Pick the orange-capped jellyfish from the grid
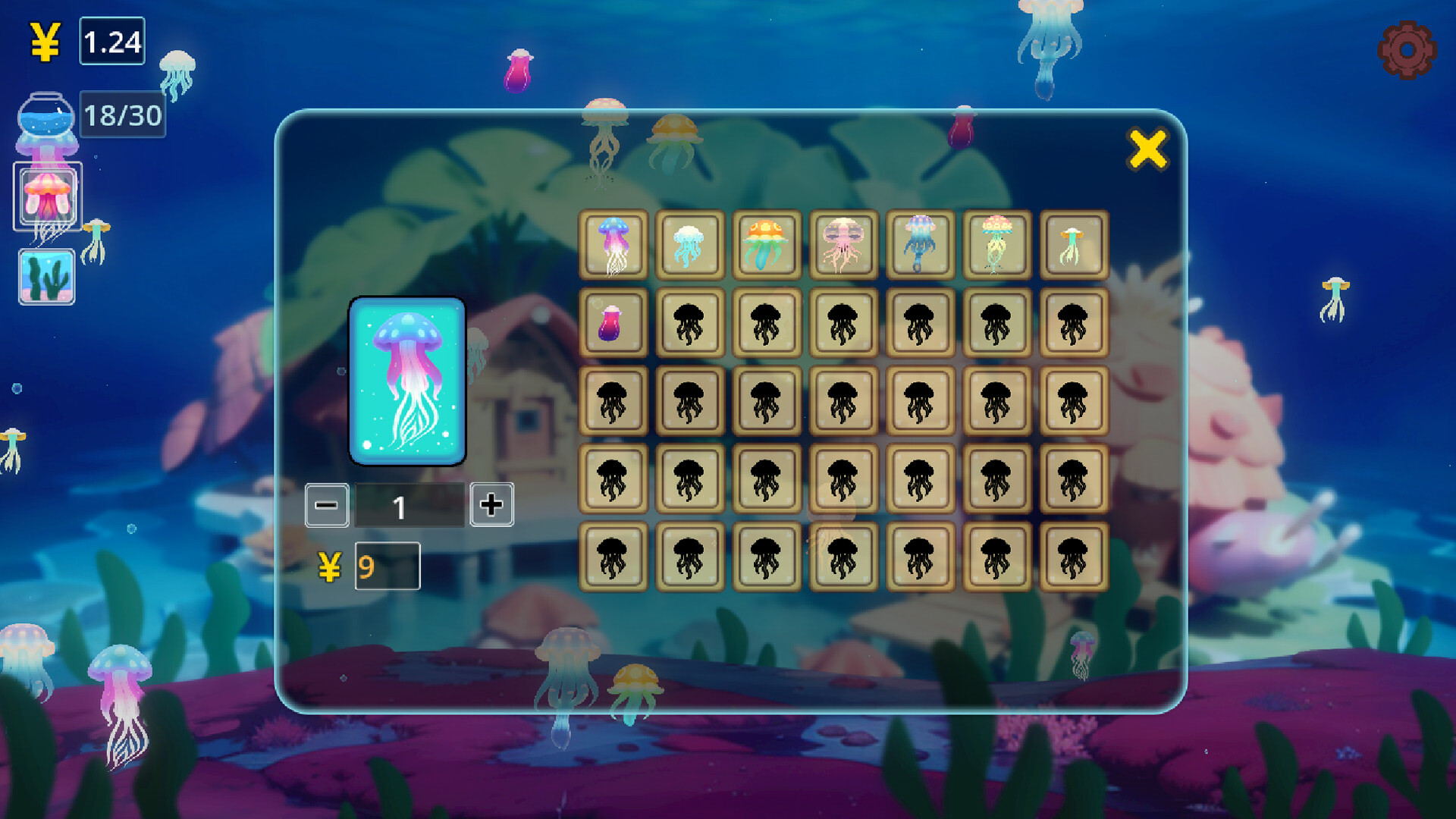Viewport: 1456px width, 819px height. (767, 246)
